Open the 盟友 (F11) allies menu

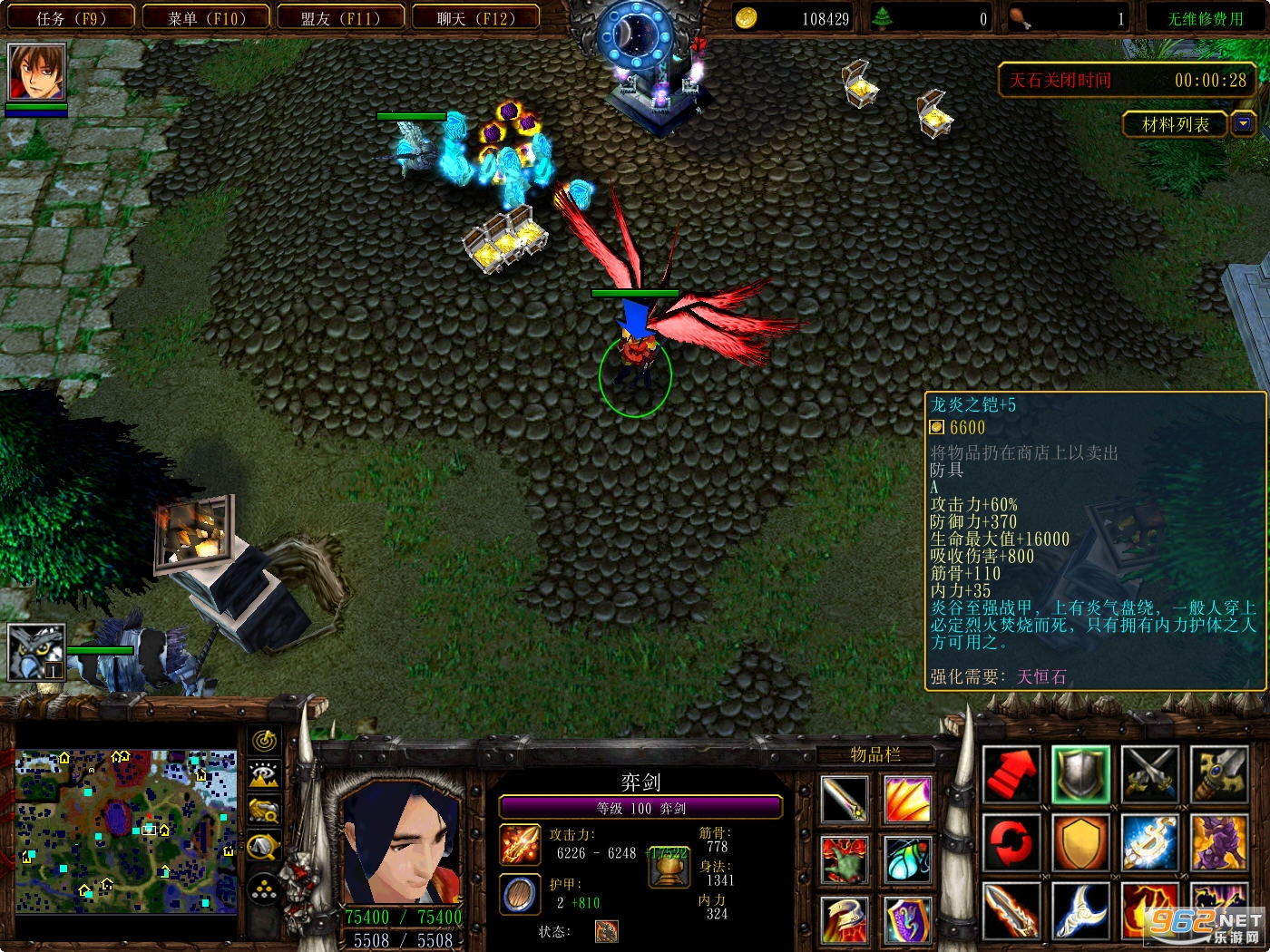[341, 18]
